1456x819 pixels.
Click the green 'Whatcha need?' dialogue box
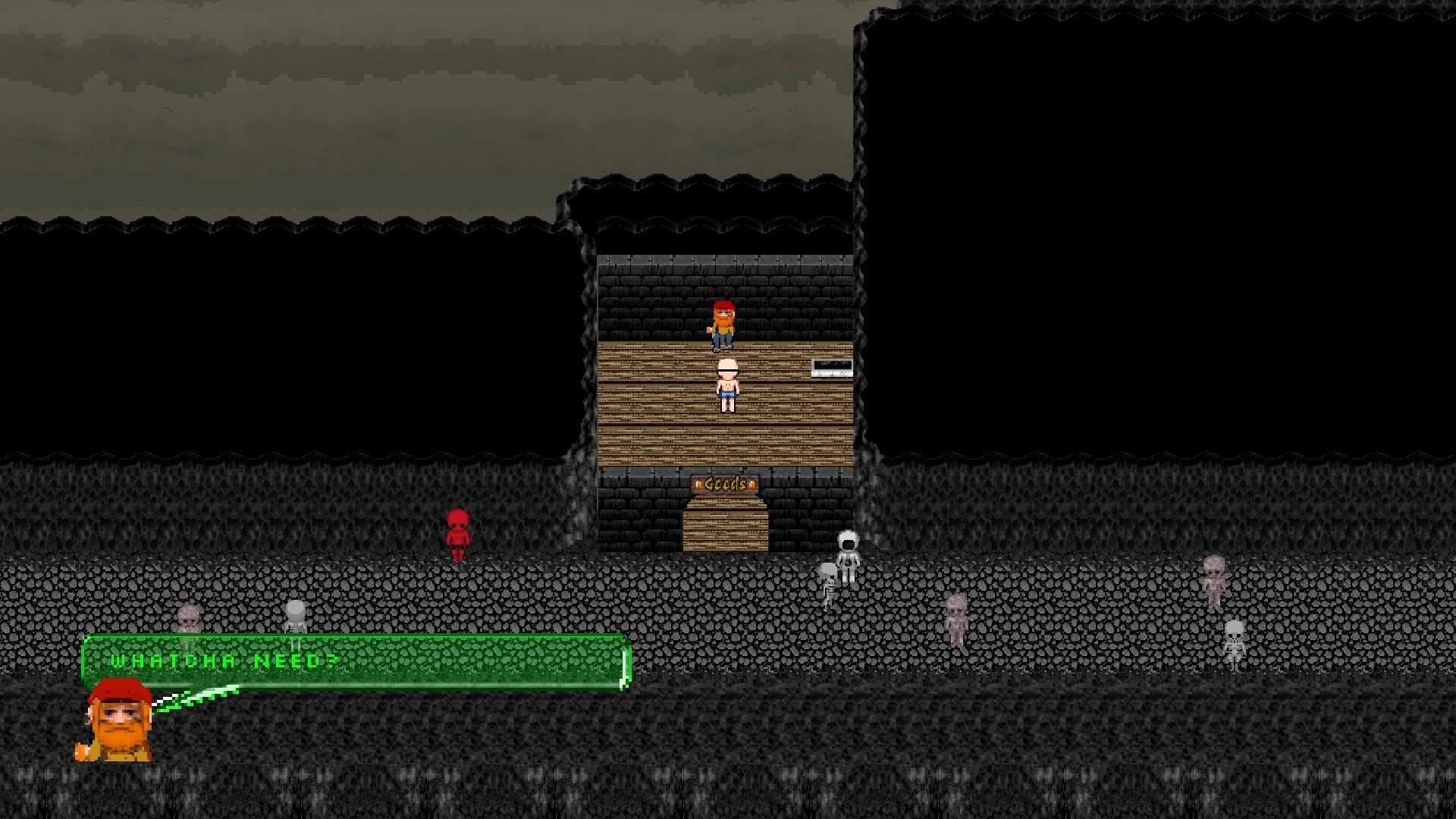pos(355,662)
